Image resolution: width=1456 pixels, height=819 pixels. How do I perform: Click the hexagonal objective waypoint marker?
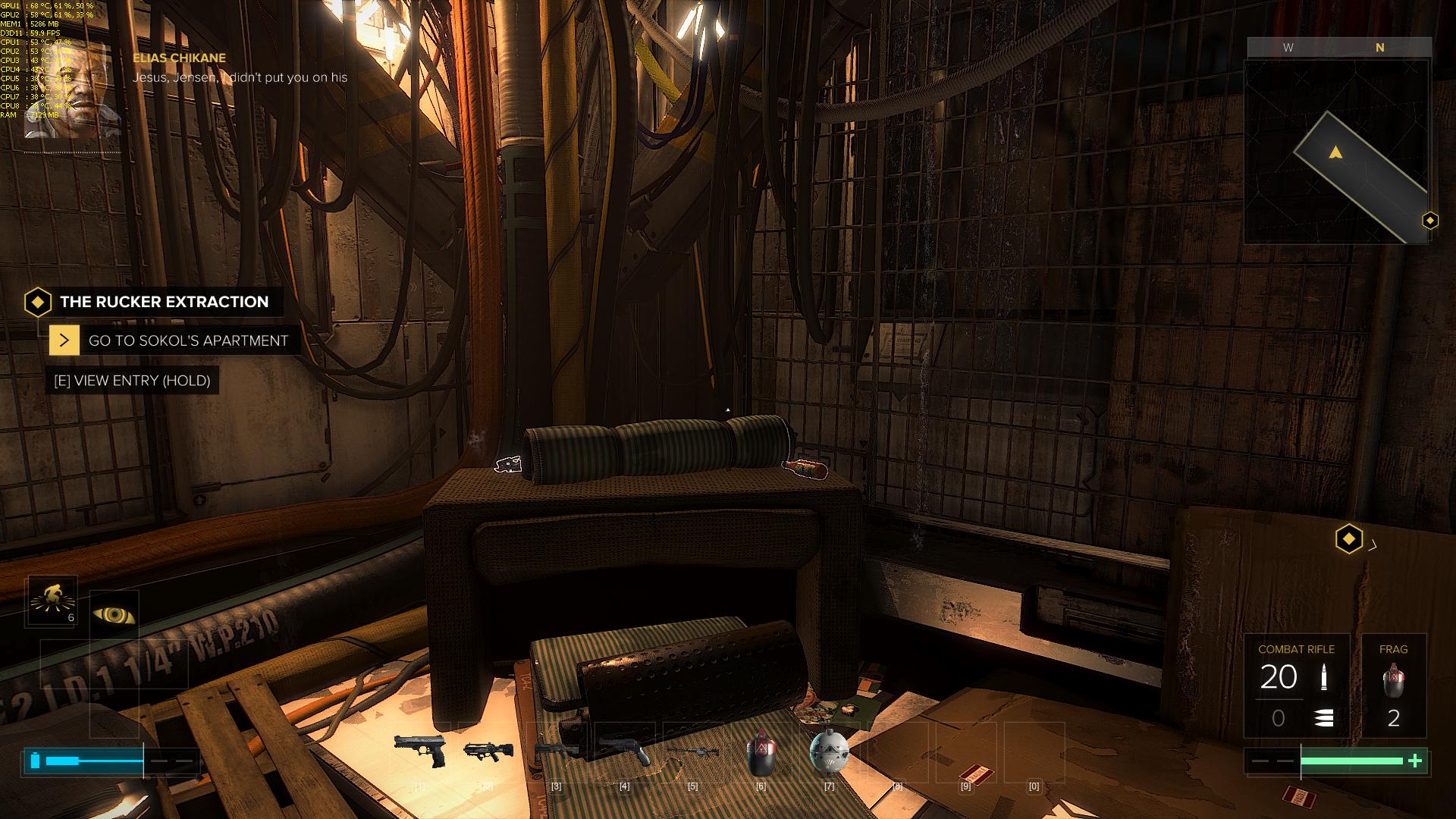click(x=1348, y=539)
